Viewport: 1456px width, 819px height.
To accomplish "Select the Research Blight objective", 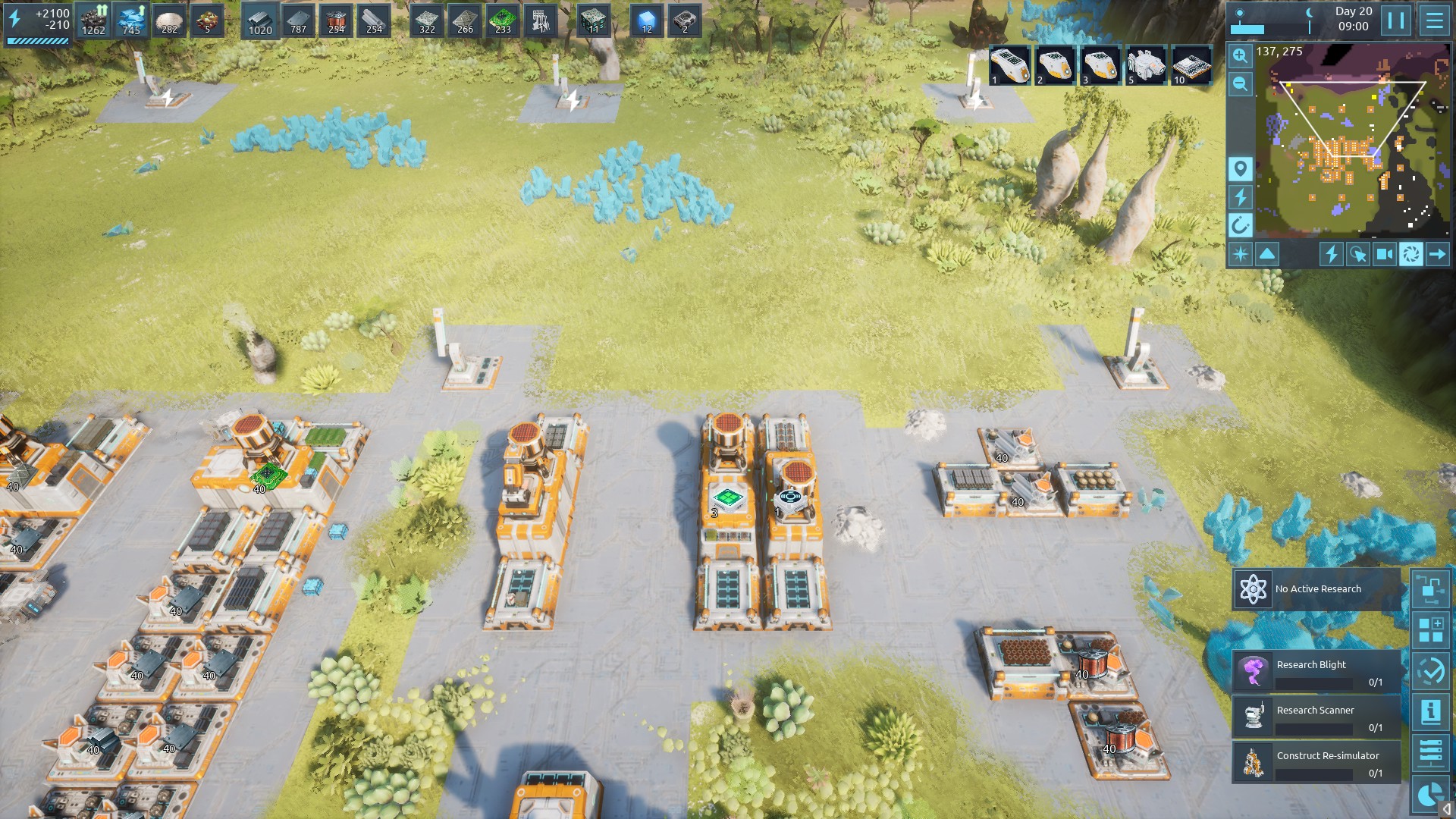I will click(x=1316, y=672).
